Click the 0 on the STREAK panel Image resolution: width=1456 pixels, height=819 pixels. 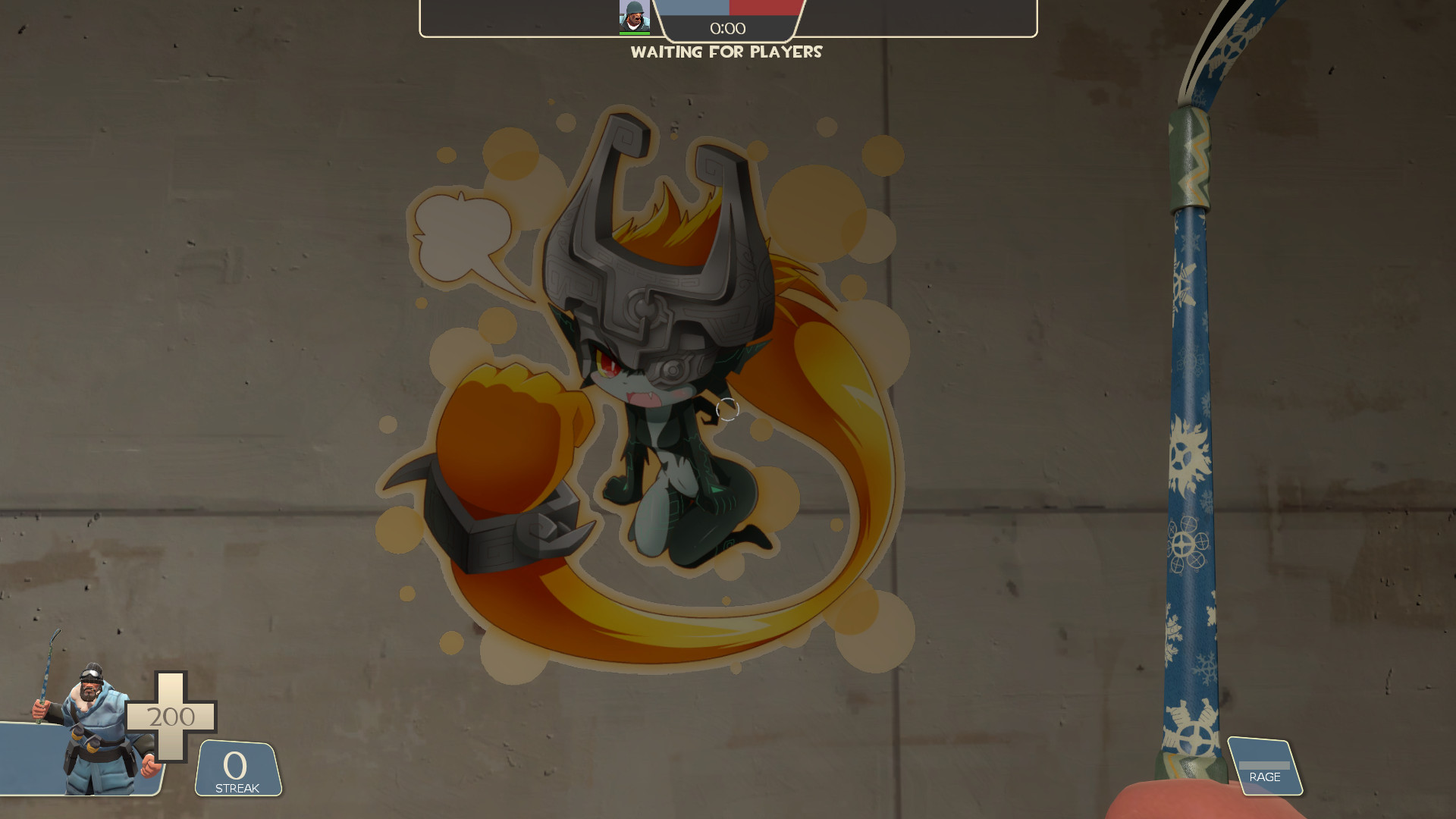(235, 766)
